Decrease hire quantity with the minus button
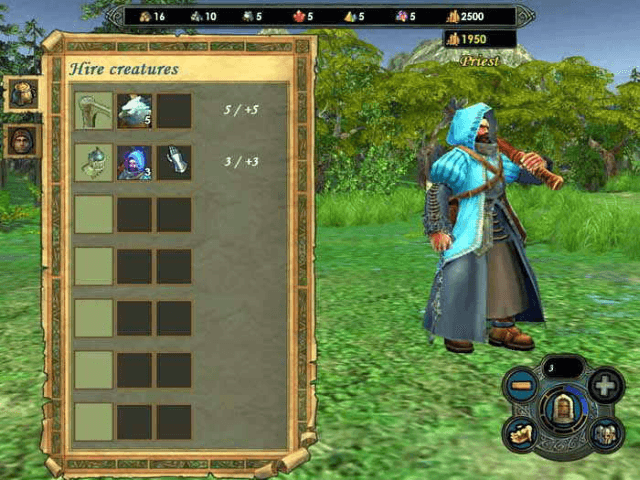Viewport: 640px width, 480px height. pos(521,384)
